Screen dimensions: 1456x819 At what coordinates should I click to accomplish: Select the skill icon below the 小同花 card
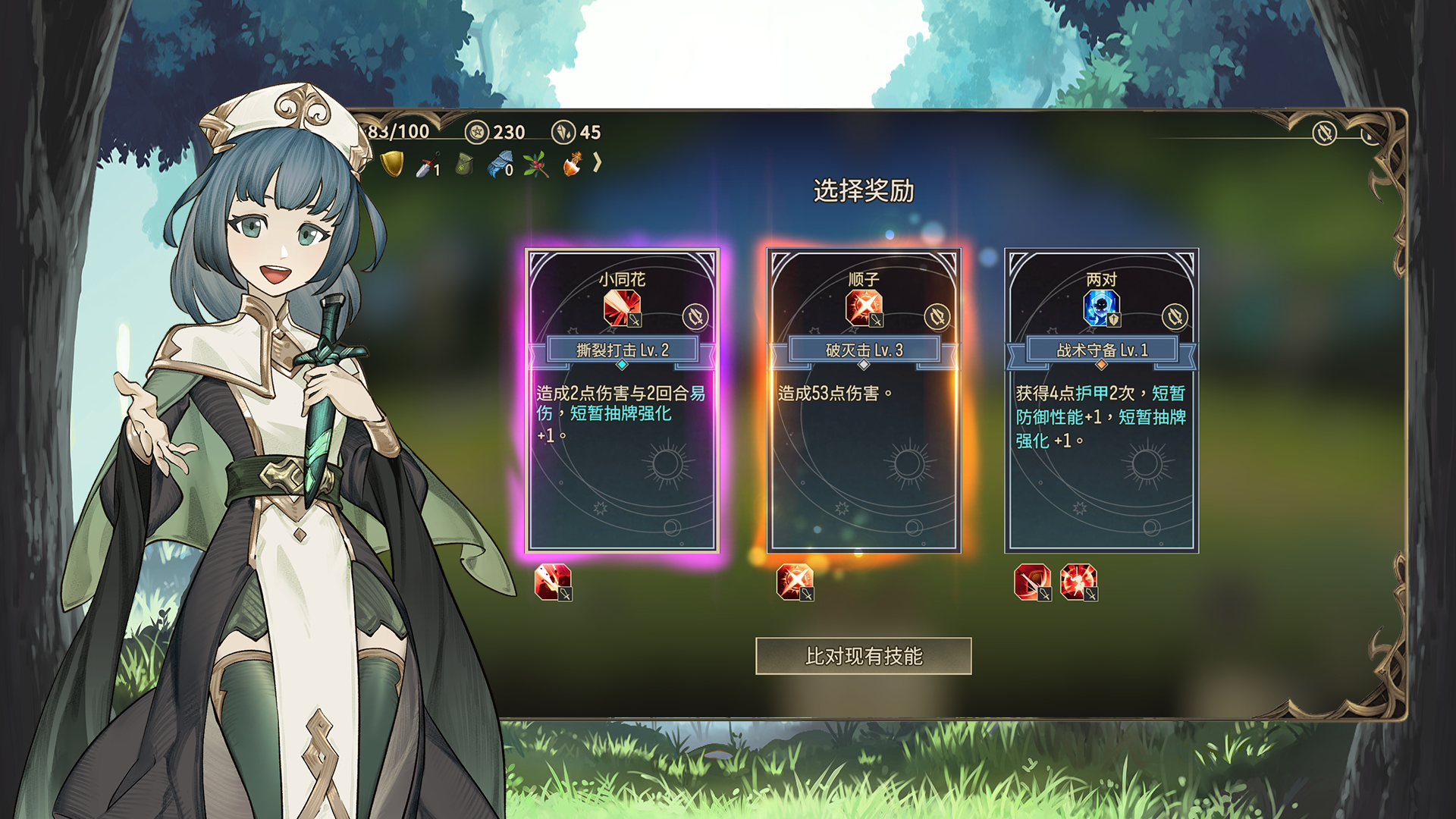click(553, 582)
